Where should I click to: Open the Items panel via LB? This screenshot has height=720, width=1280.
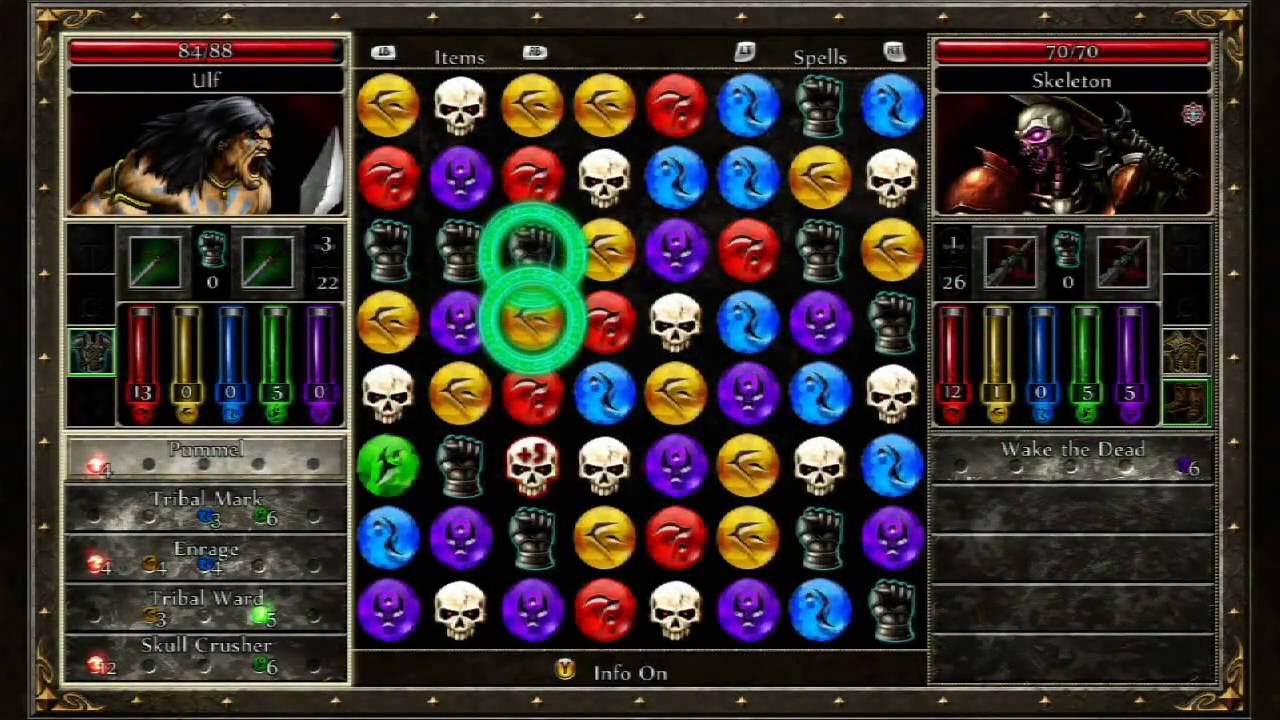click(x=384, y=50)
